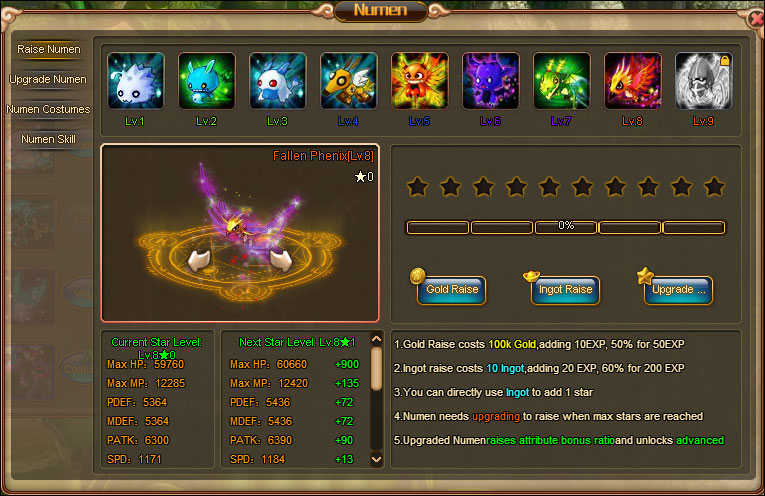Pick the Lv.7 green mantis numen
The height and width of the screenshot is (496, 765).
[562, 81]
